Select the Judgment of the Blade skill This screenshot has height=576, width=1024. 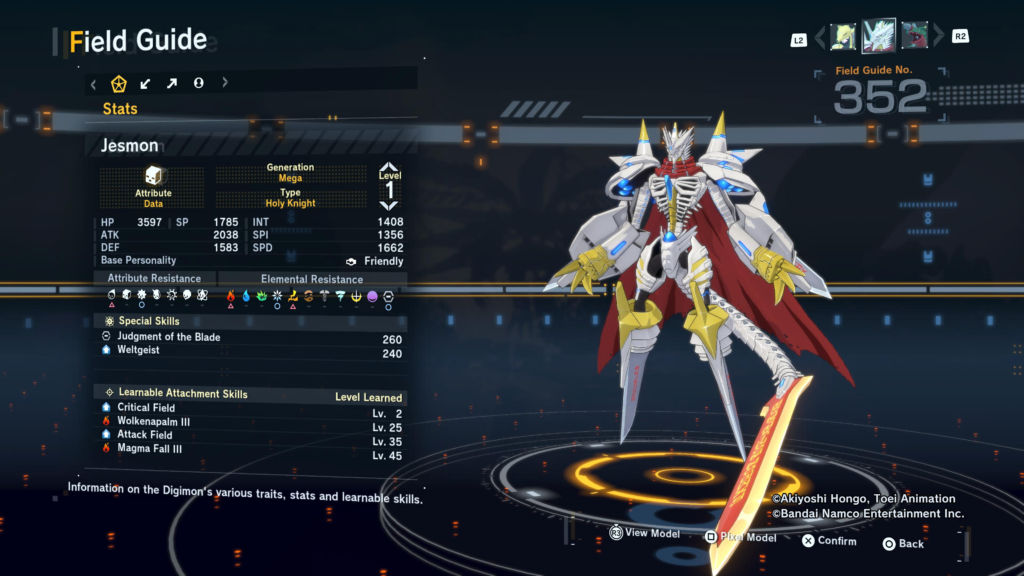[x=169, y=338]
